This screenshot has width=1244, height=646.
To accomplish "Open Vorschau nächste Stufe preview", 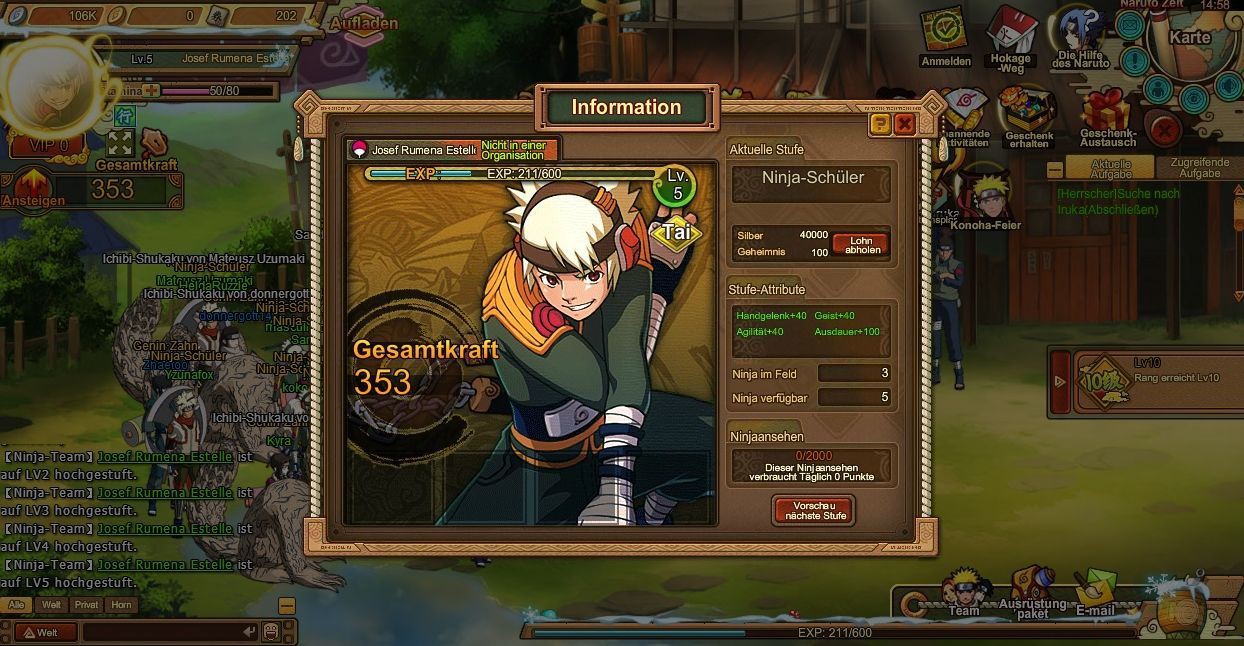I will [x=813, y=510].
